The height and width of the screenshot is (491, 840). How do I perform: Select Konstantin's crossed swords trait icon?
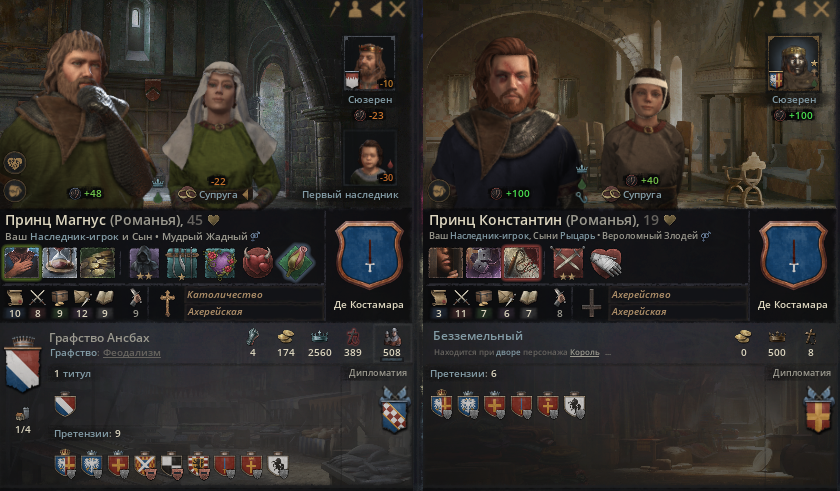tap(569, 262)
